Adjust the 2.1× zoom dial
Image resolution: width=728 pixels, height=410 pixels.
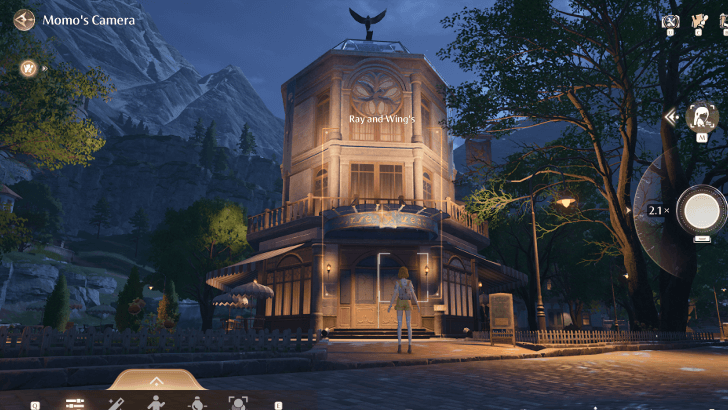[655, 211]
